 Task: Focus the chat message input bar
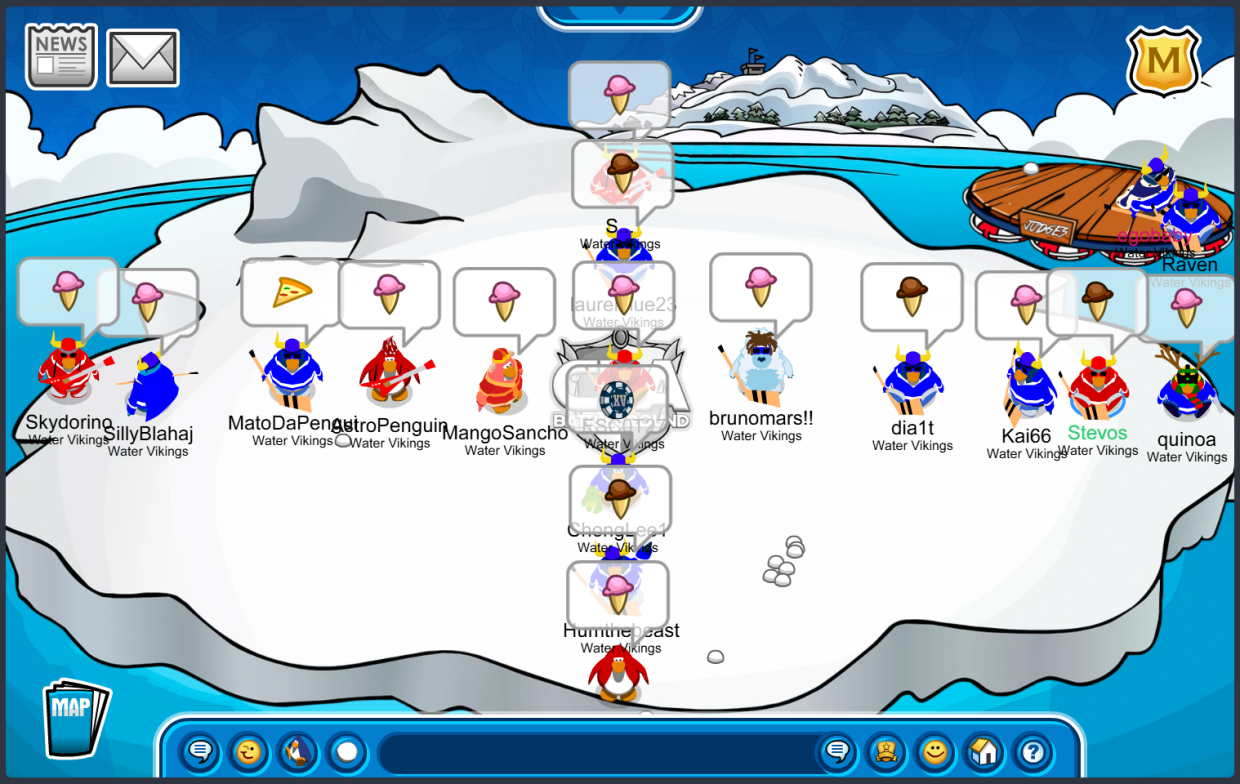[595, 752]
